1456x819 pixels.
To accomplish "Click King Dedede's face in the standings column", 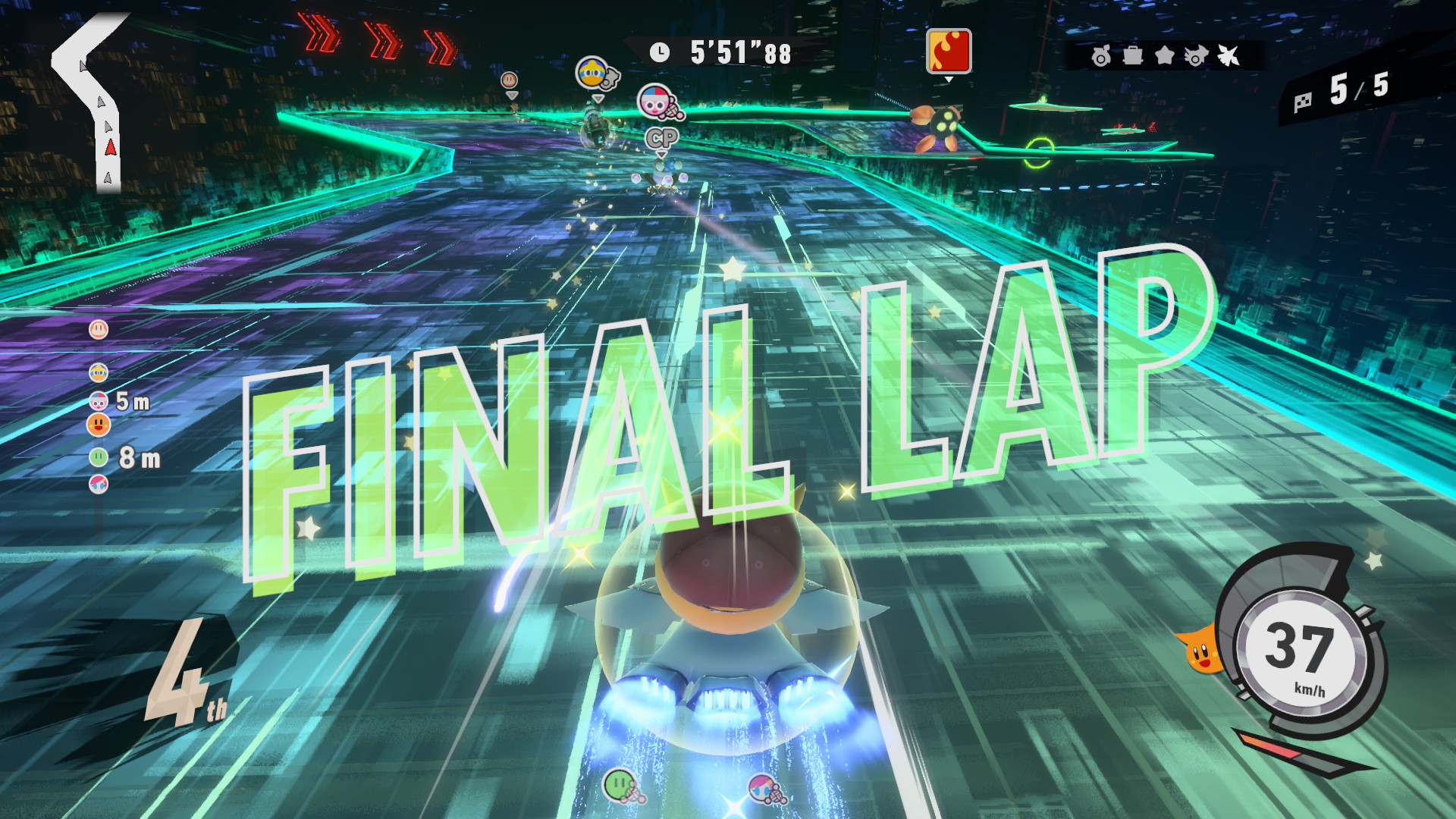I will pyautogui.click(x=99, y=372).
